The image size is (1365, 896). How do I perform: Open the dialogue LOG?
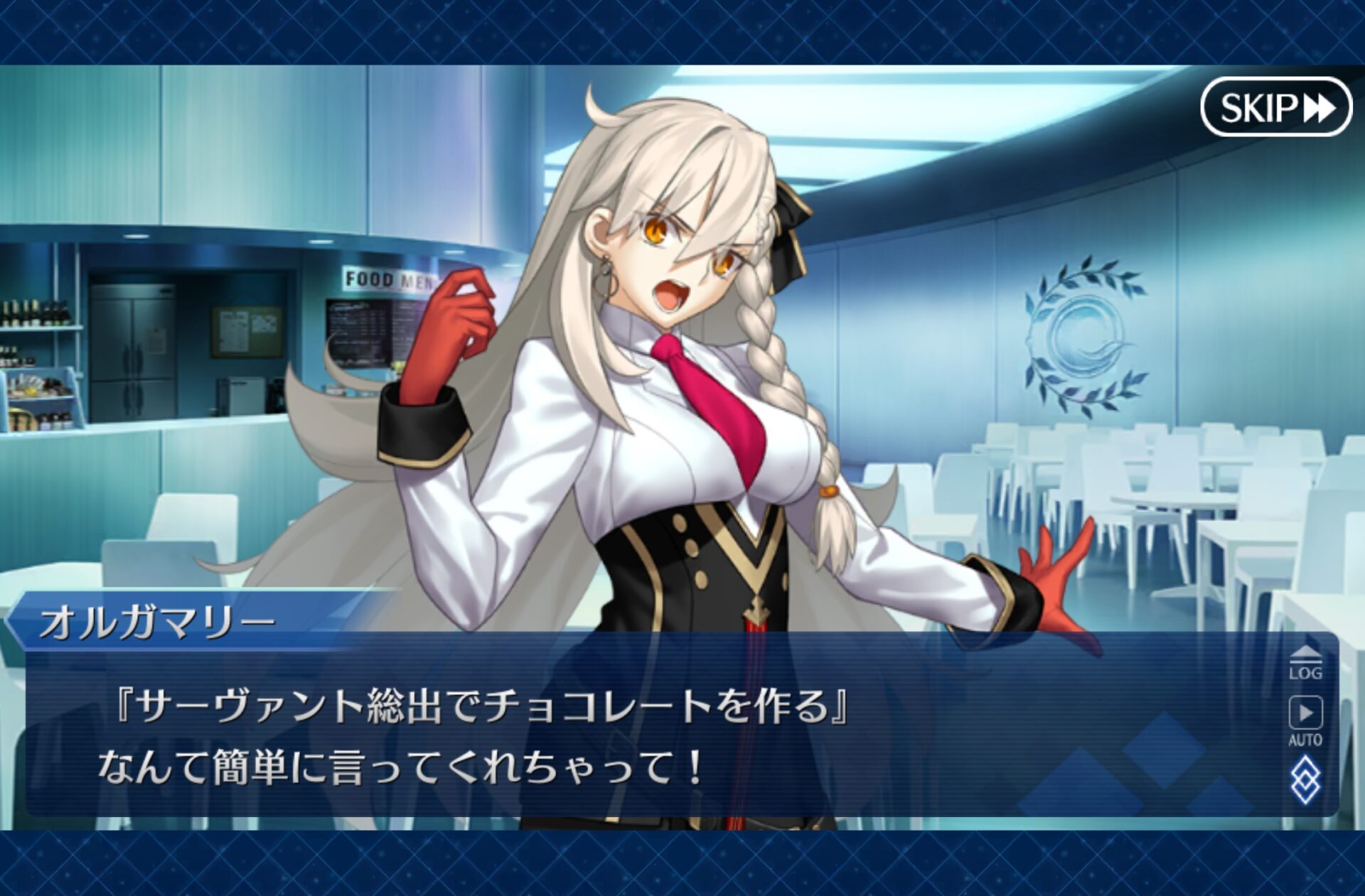[1305, 664]
